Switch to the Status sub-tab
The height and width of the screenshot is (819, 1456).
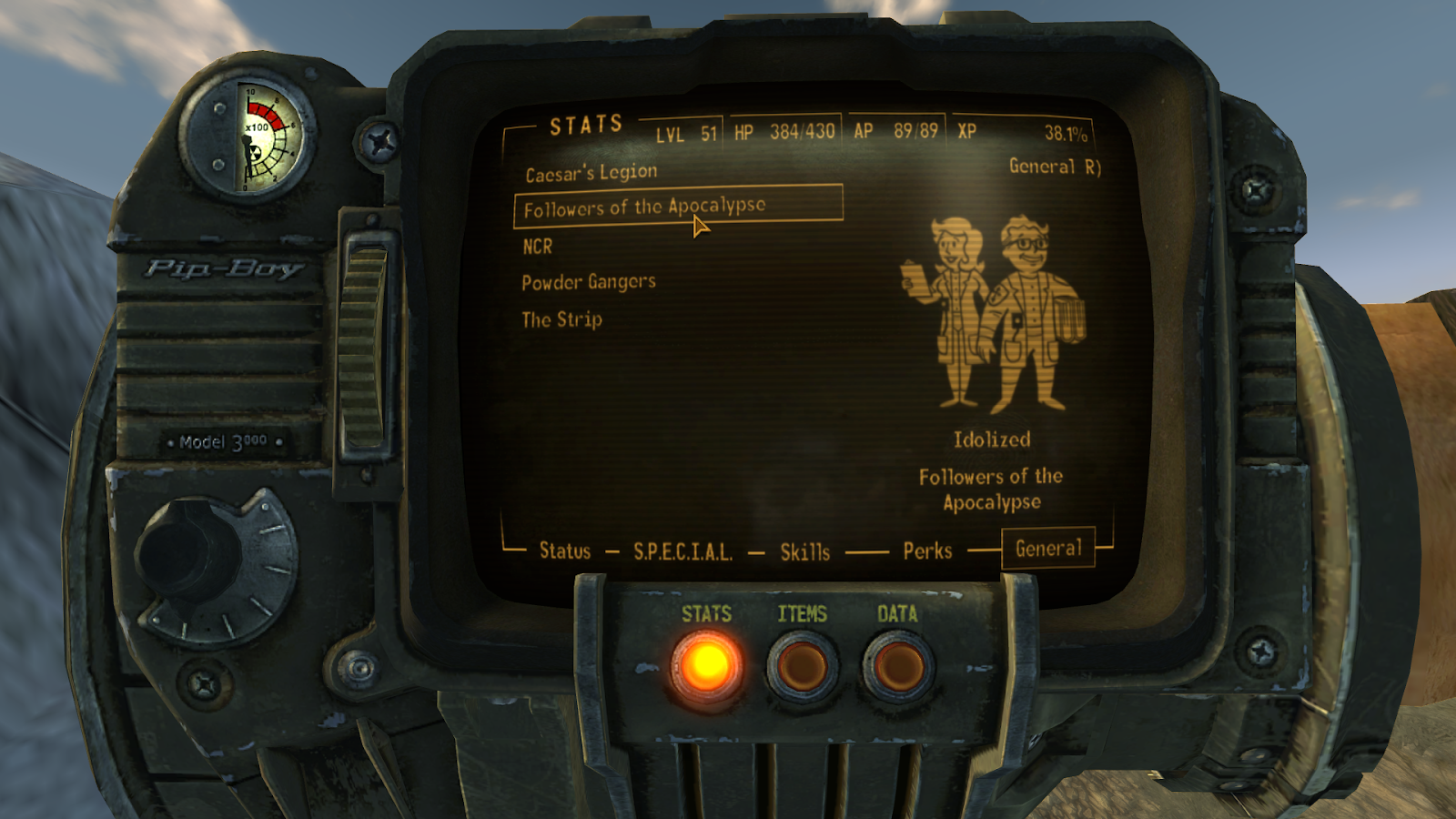tap(565, 551)
